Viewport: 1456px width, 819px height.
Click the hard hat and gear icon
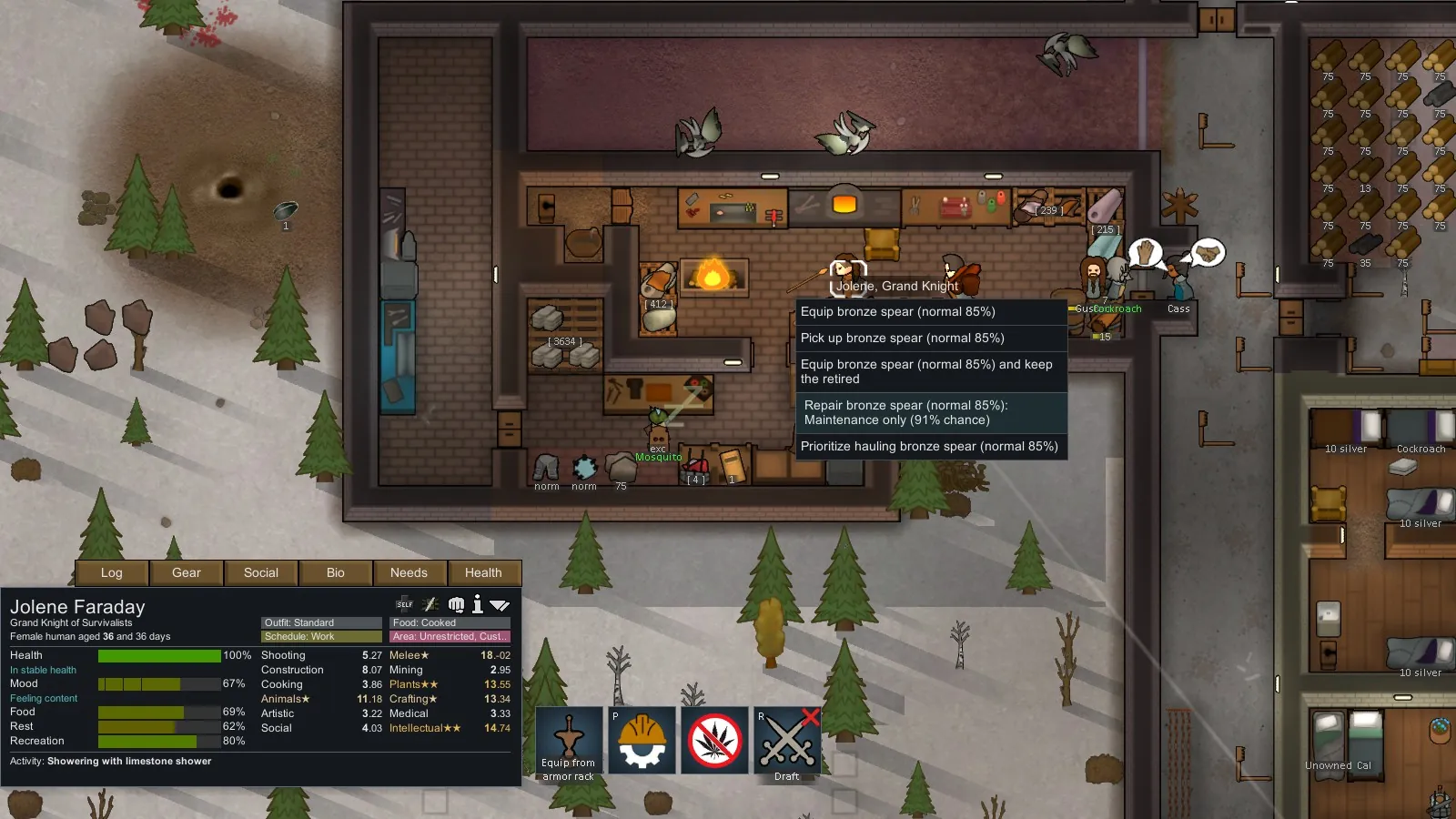642,741
